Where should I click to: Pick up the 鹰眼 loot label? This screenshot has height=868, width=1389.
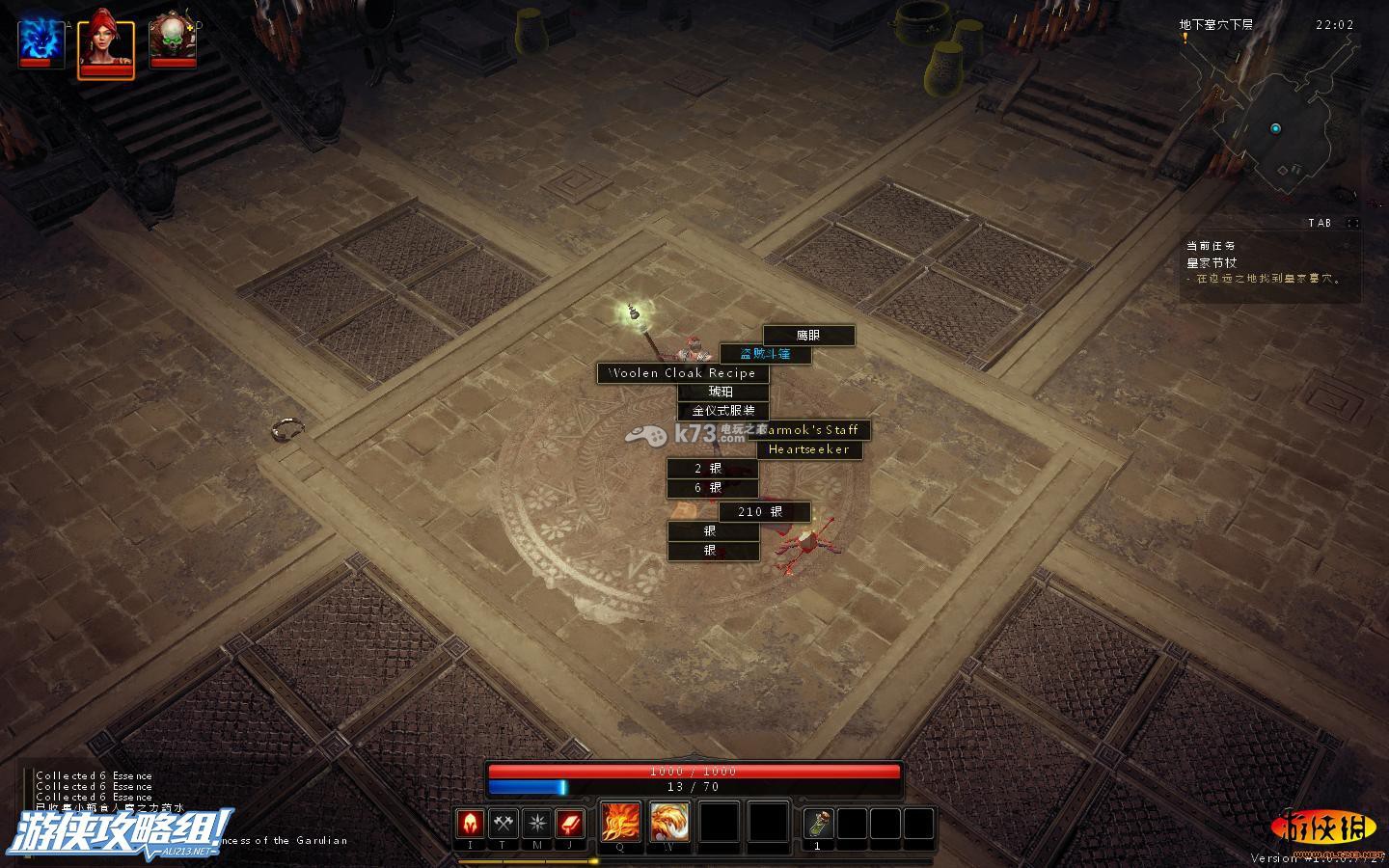tap(808, 336)
